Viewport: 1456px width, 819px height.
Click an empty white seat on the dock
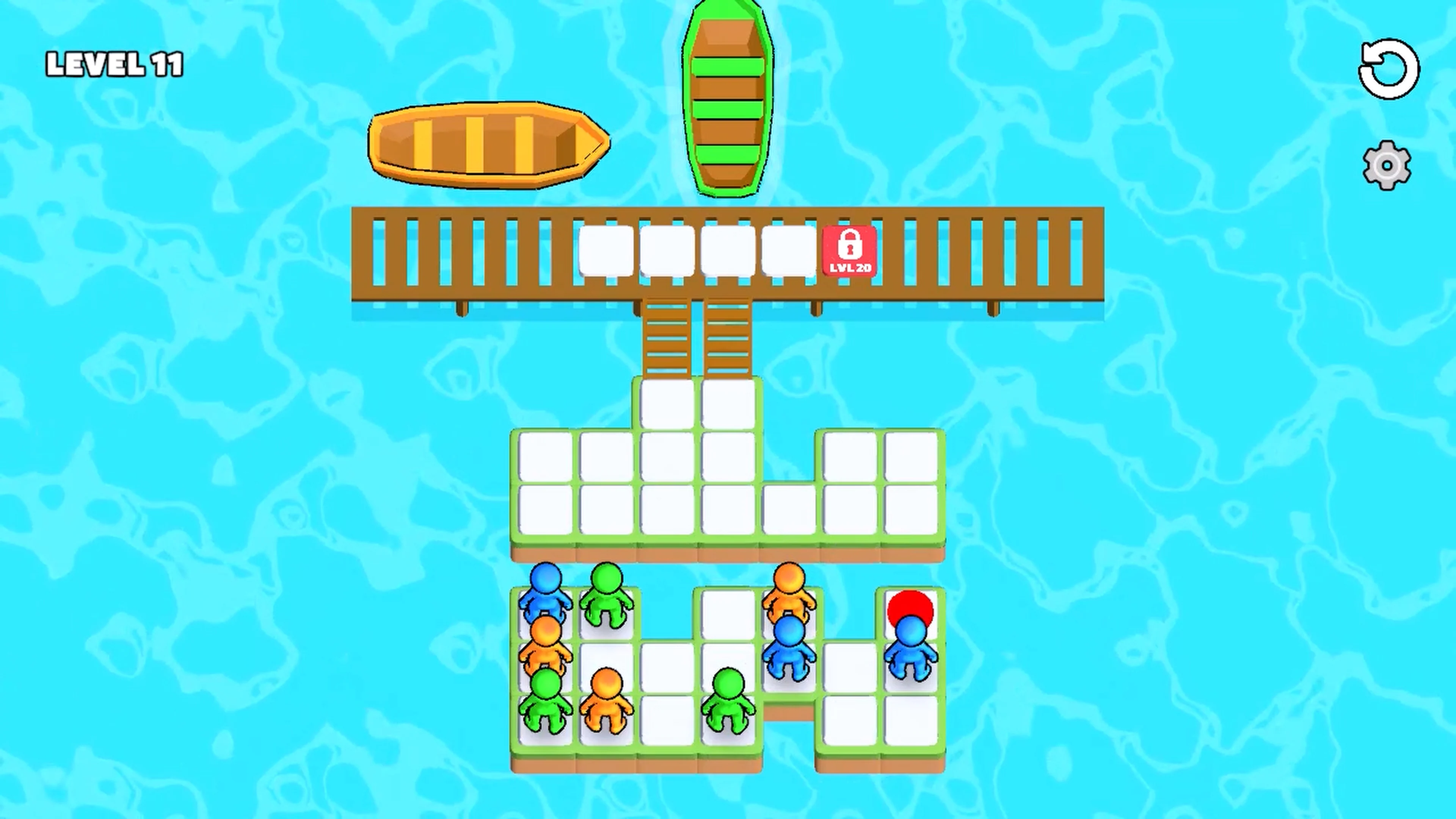(606, 252)
